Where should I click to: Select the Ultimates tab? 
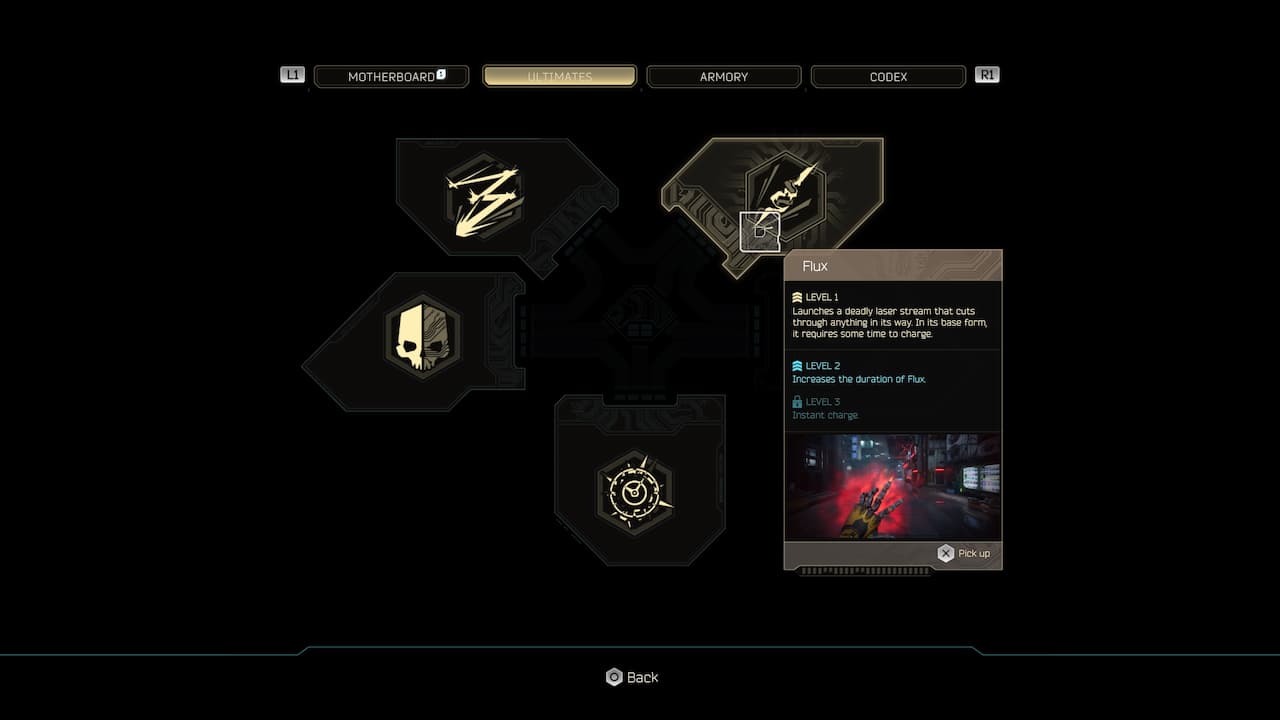coord(560,77)
